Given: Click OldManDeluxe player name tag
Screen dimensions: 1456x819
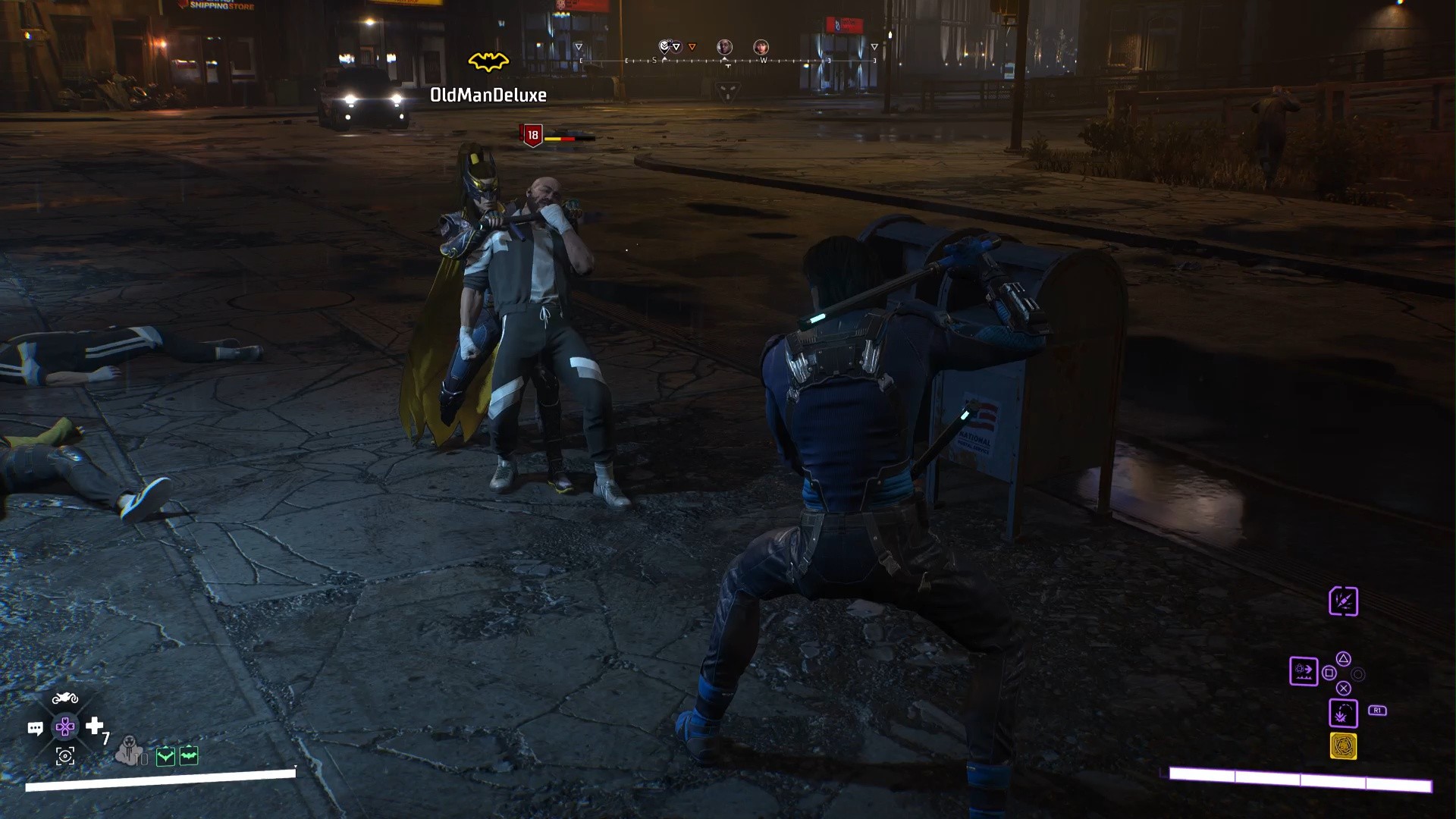Looking at the screenshot, I should 488,95.
